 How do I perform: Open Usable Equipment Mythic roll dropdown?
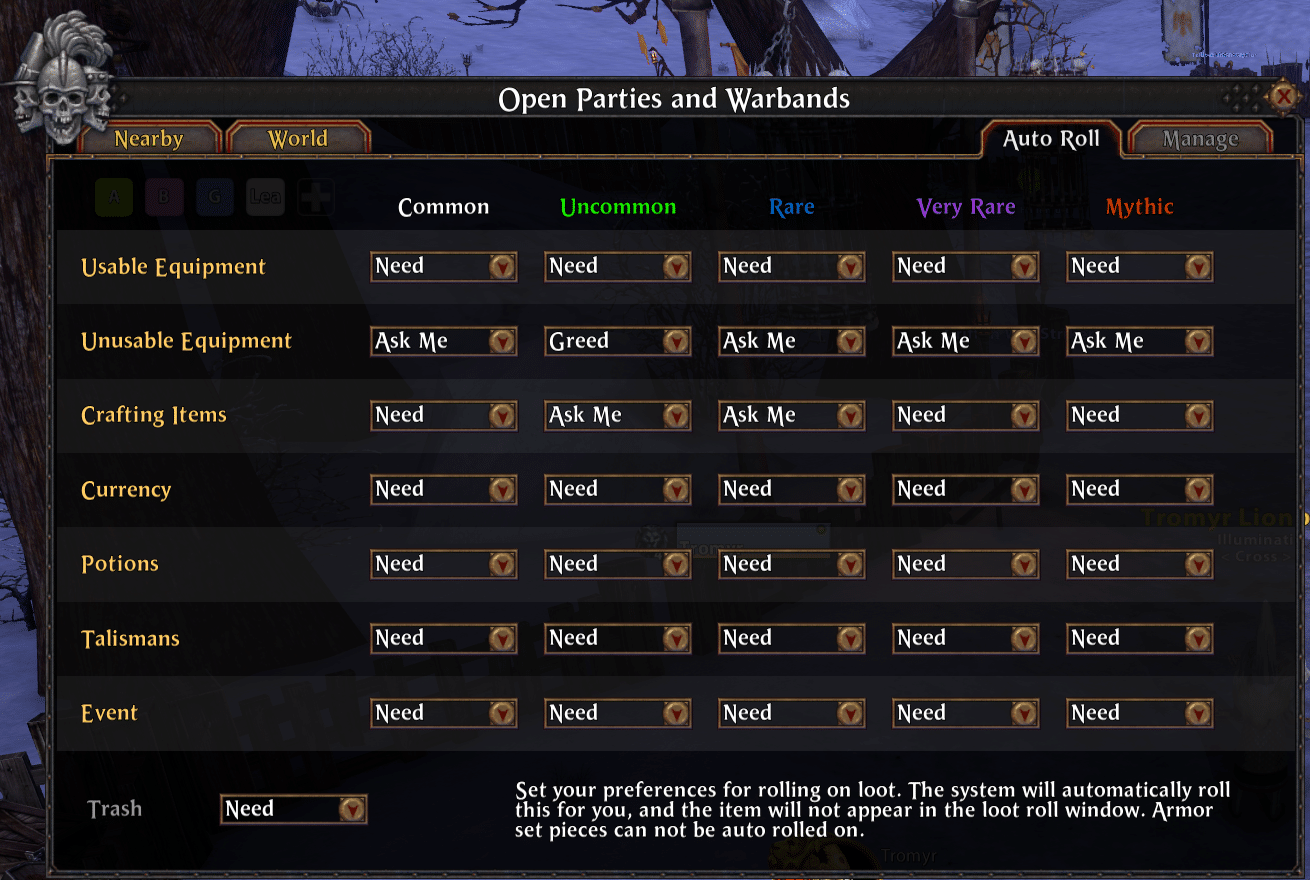(1198, 266)
